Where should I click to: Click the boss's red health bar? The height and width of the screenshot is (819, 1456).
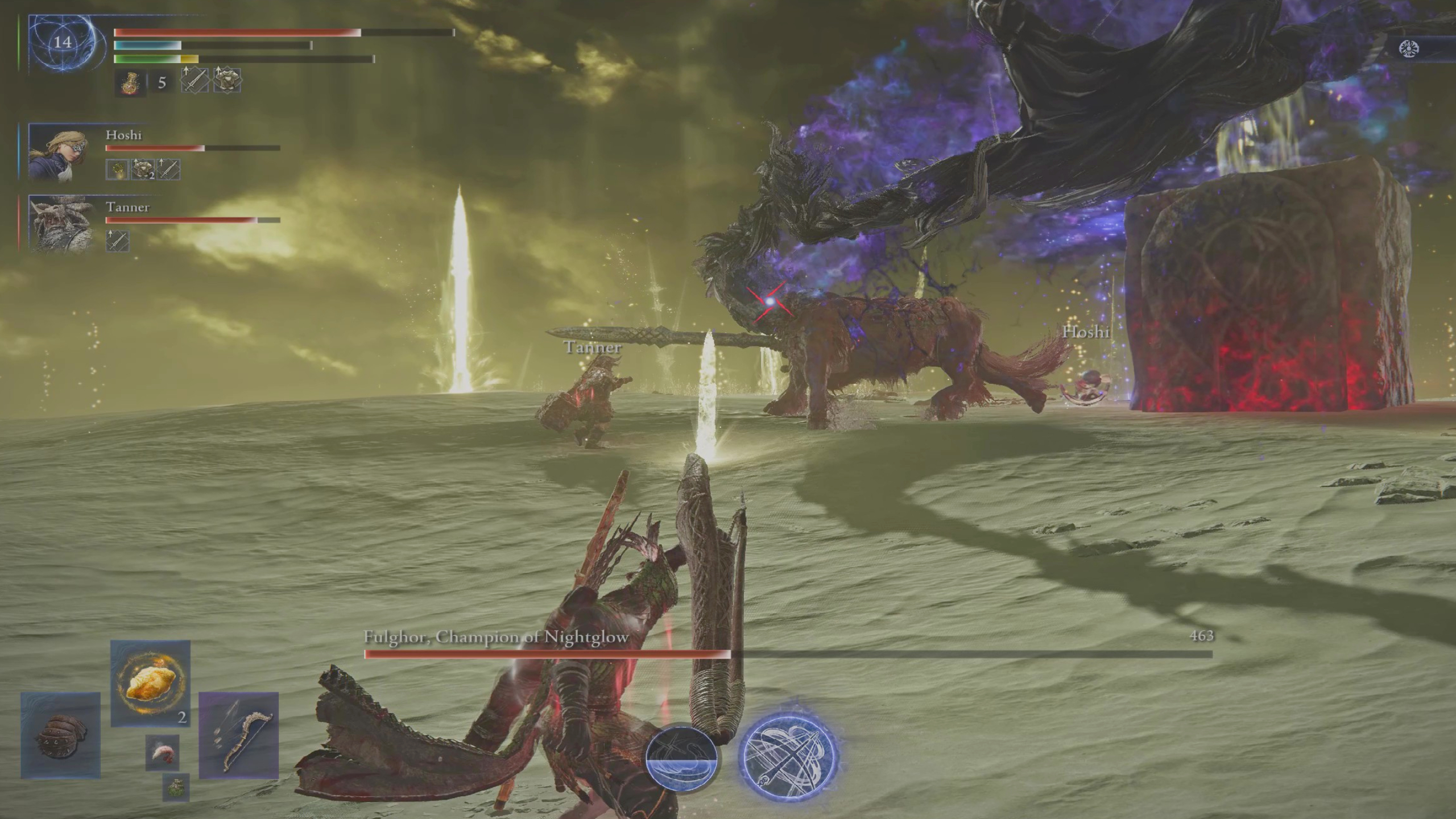546,655
